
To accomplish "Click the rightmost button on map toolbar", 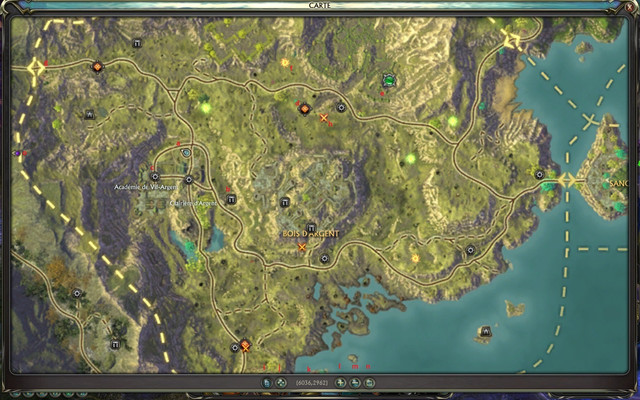I will [371, 382].
